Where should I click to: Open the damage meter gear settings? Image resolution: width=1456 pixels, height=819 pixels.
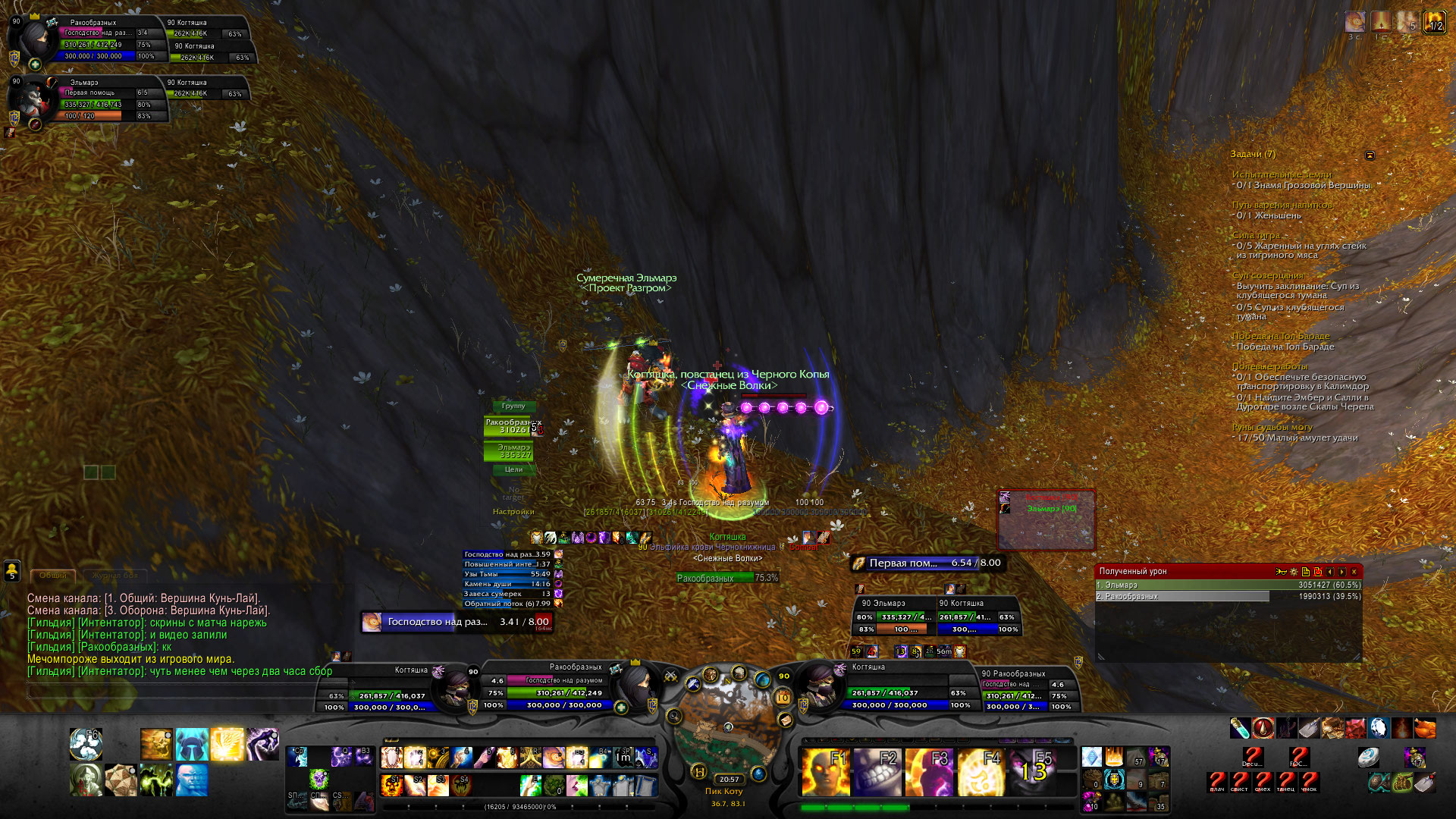(x=1293, y=572)
